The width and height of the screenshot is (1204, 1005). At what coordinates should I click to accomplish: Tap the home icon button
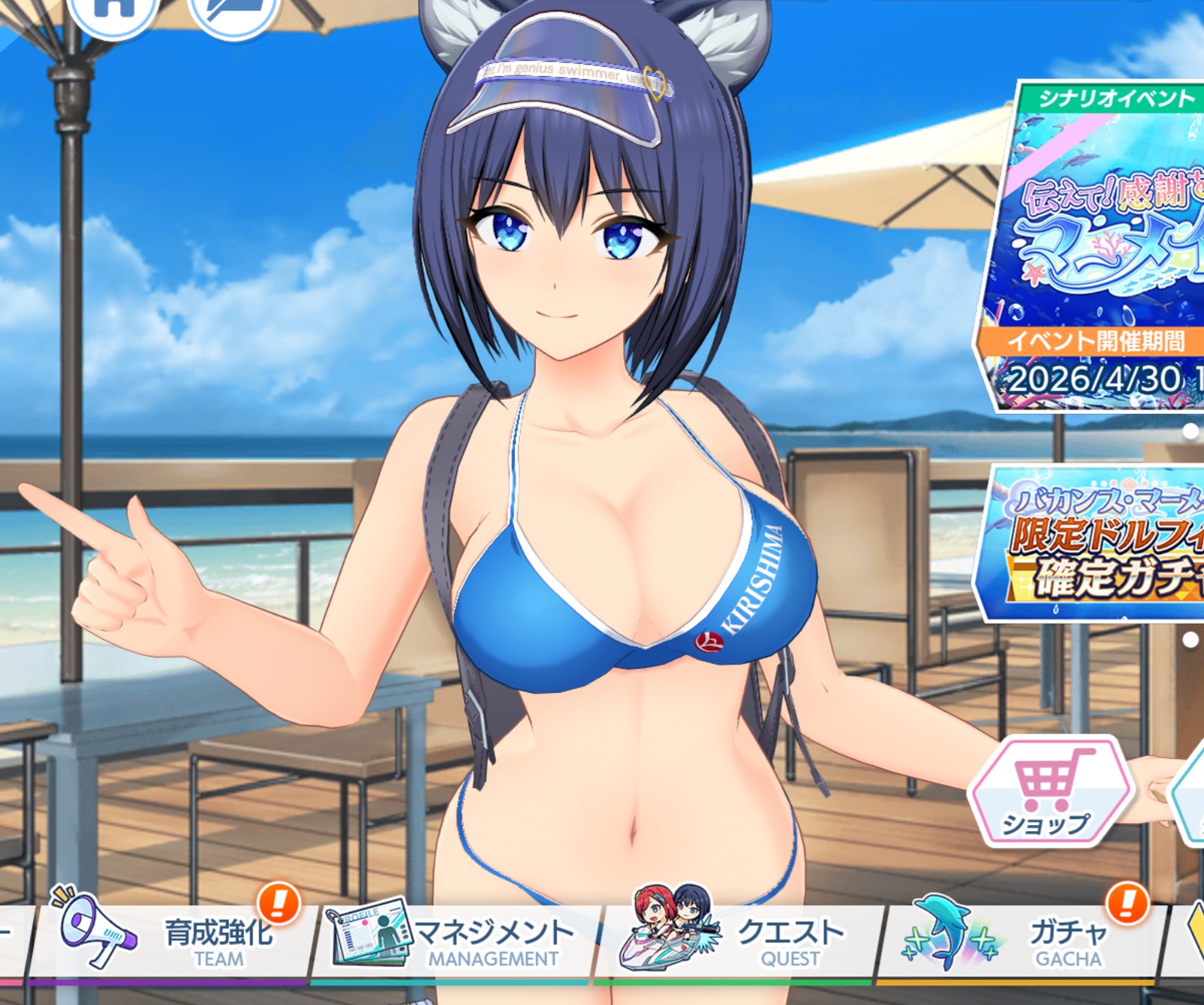pyautogui.click(x=113, y=11)
